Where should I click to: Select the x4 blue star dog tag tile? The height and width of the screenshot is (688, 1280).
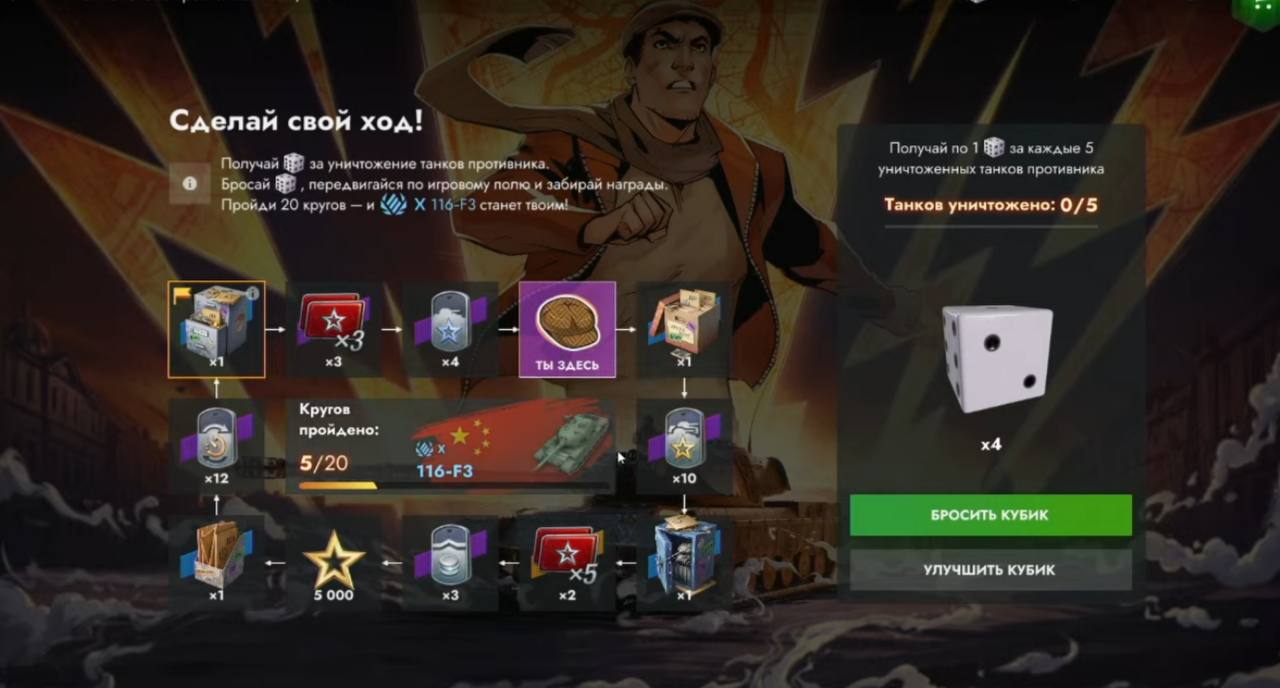451,329
